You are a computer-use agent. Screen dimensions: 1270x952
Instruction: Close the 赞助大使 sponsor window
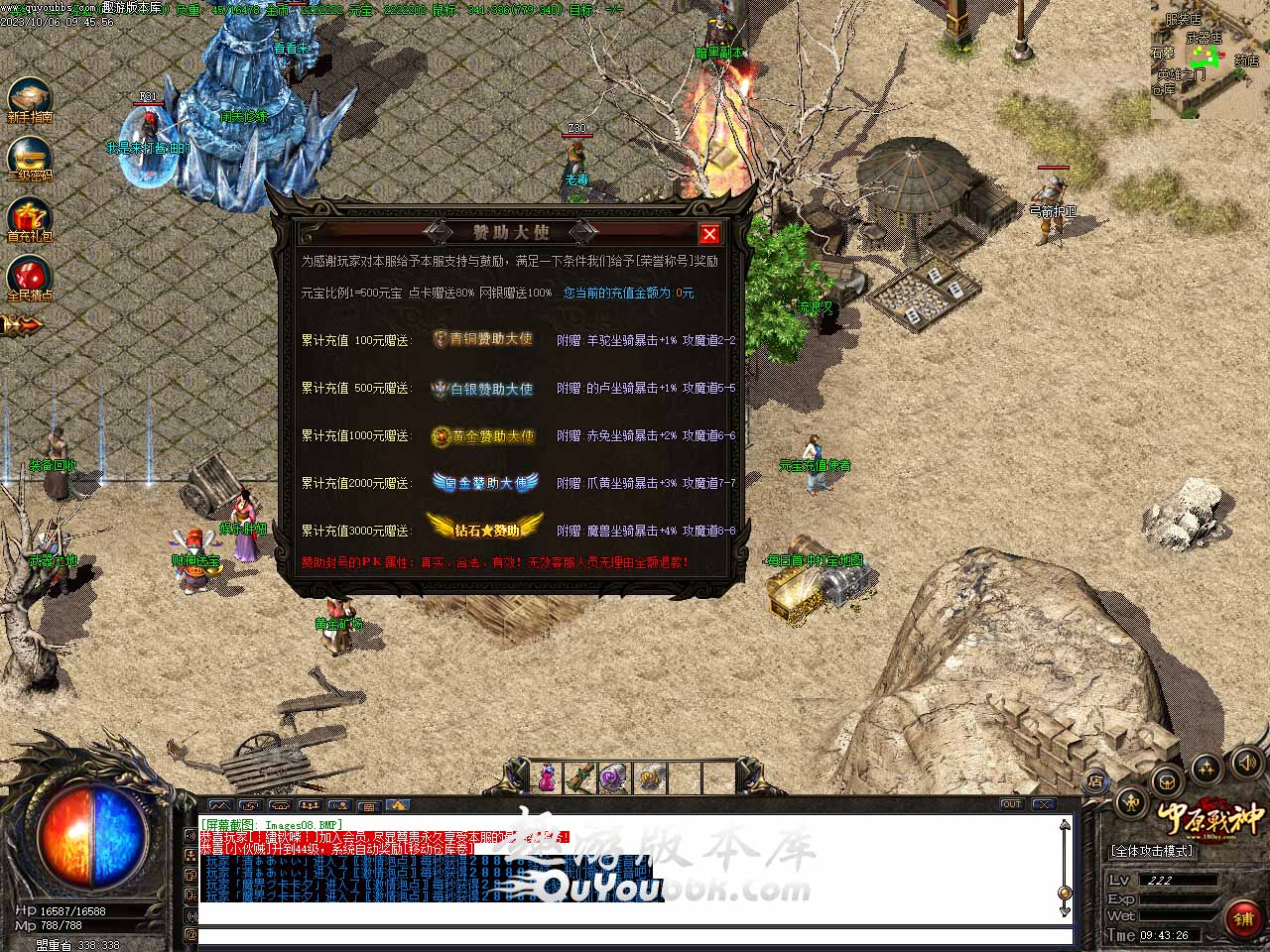click(x=709, y=234)
